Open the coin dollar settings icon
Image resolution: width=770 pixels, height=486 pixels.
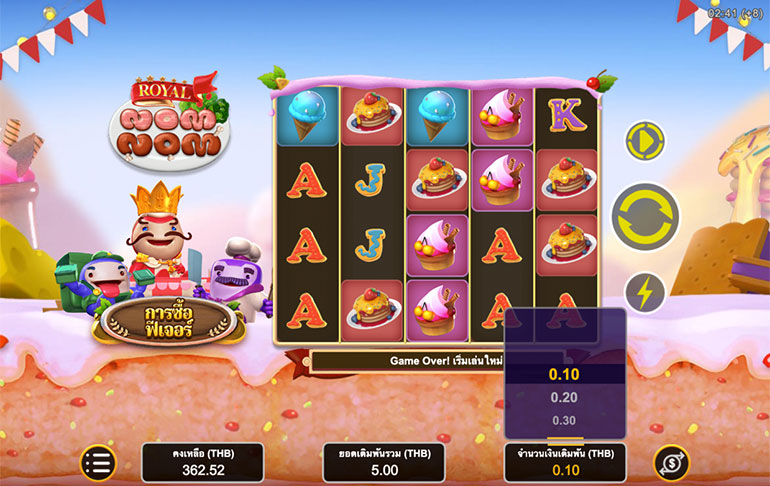(x=671, y=462)
